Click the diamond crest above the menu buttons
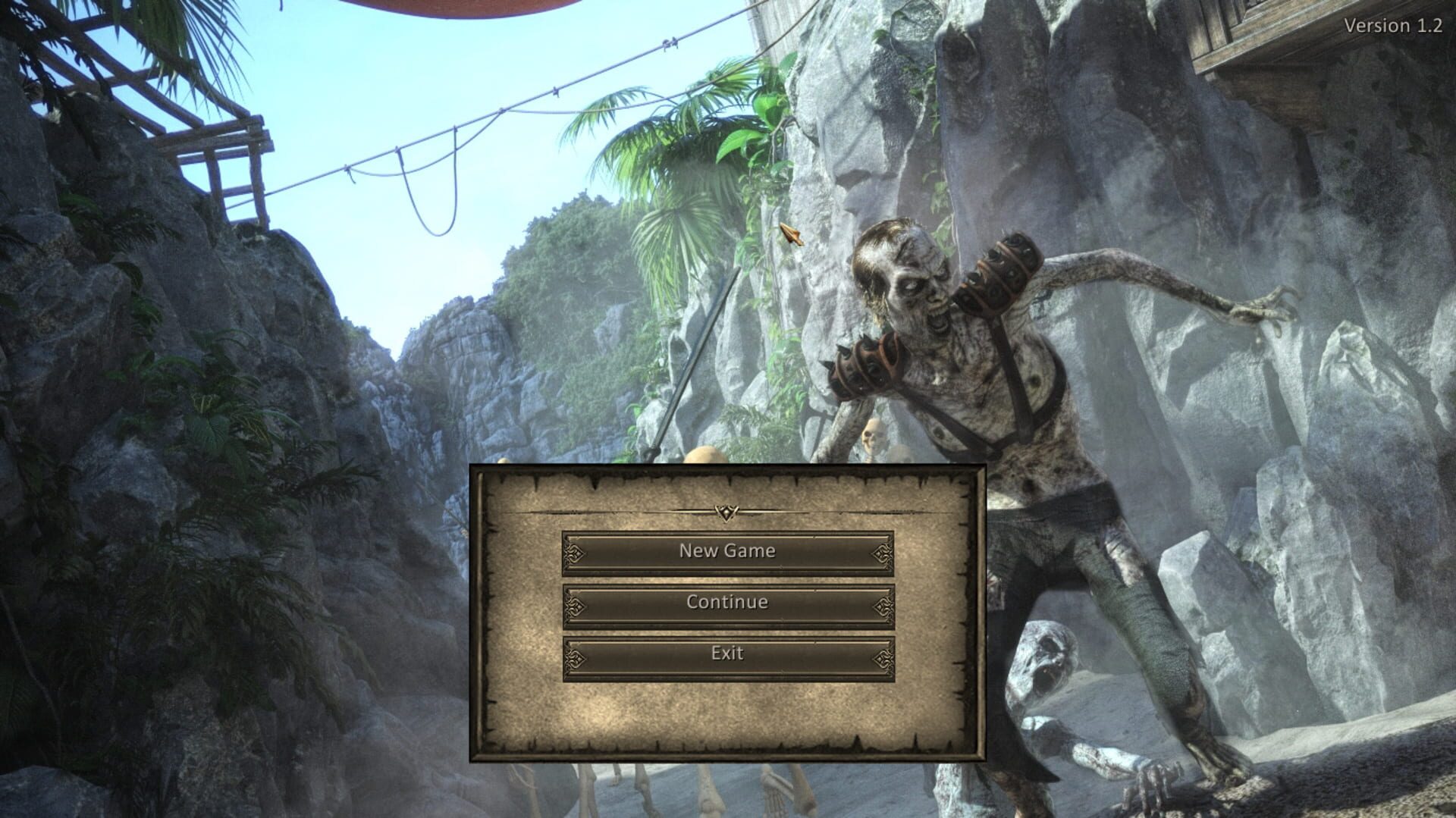Image resolution: width=1456 pixels, height=818 pixels. [x=726, y=512]
